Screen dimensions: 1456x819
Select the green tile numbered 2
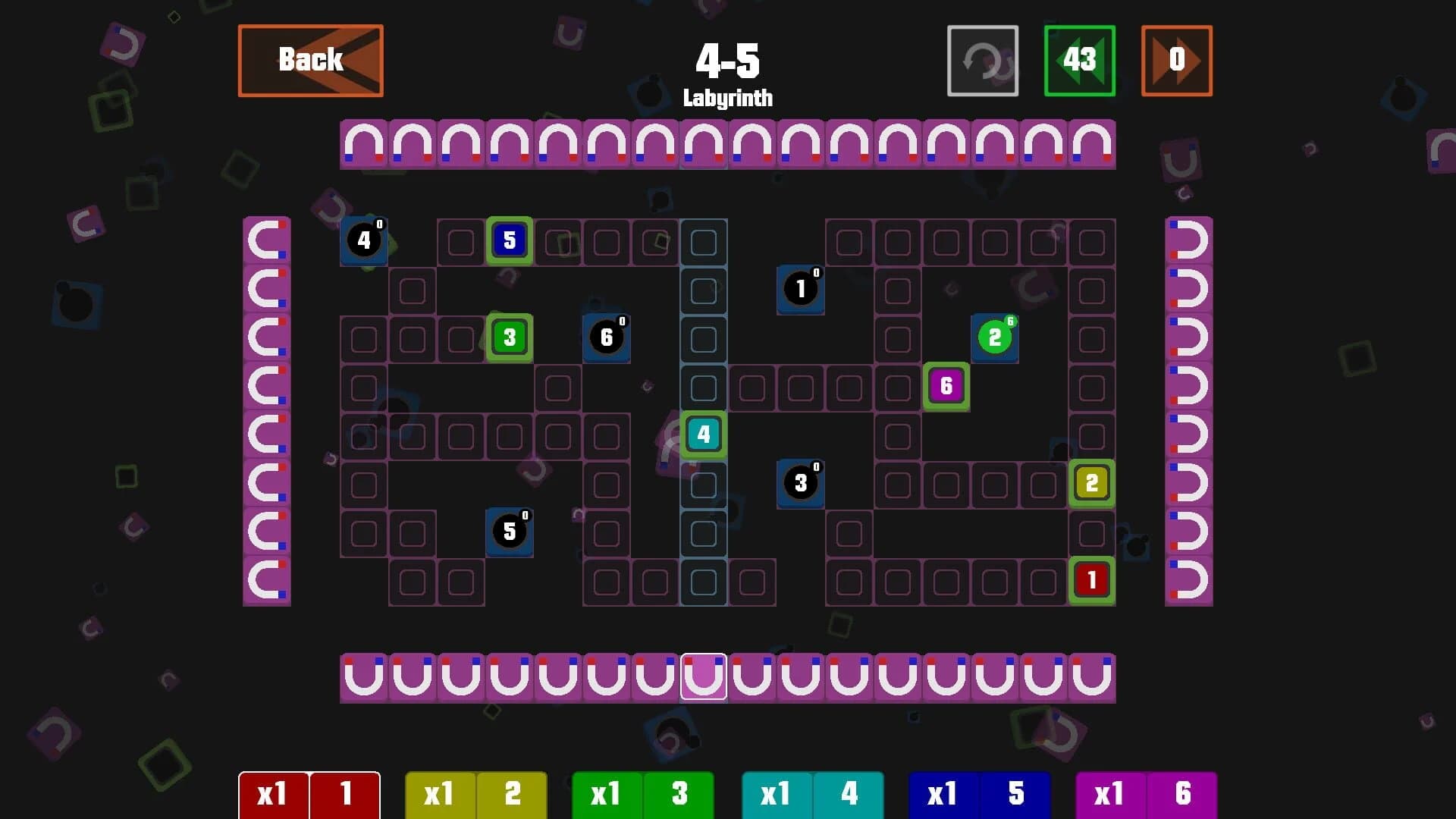coord(994,337)
